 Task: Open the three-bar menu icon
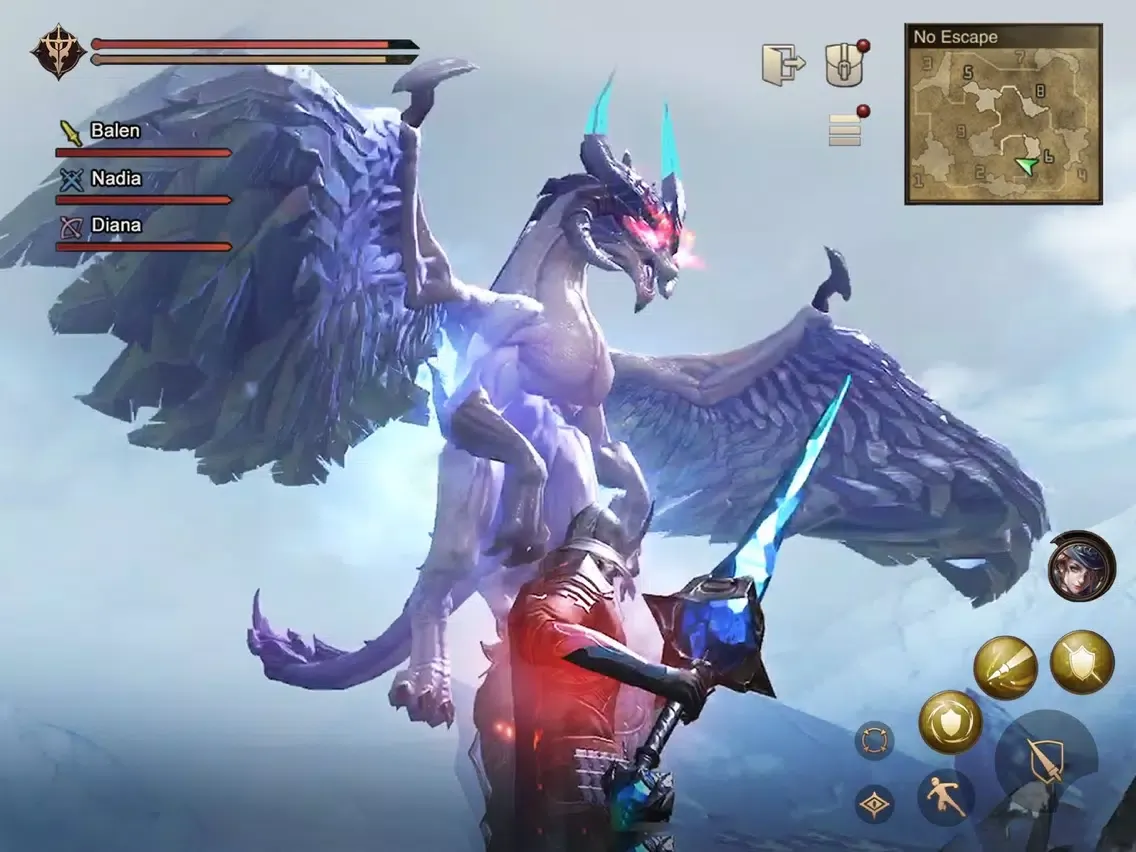(845, 129)
